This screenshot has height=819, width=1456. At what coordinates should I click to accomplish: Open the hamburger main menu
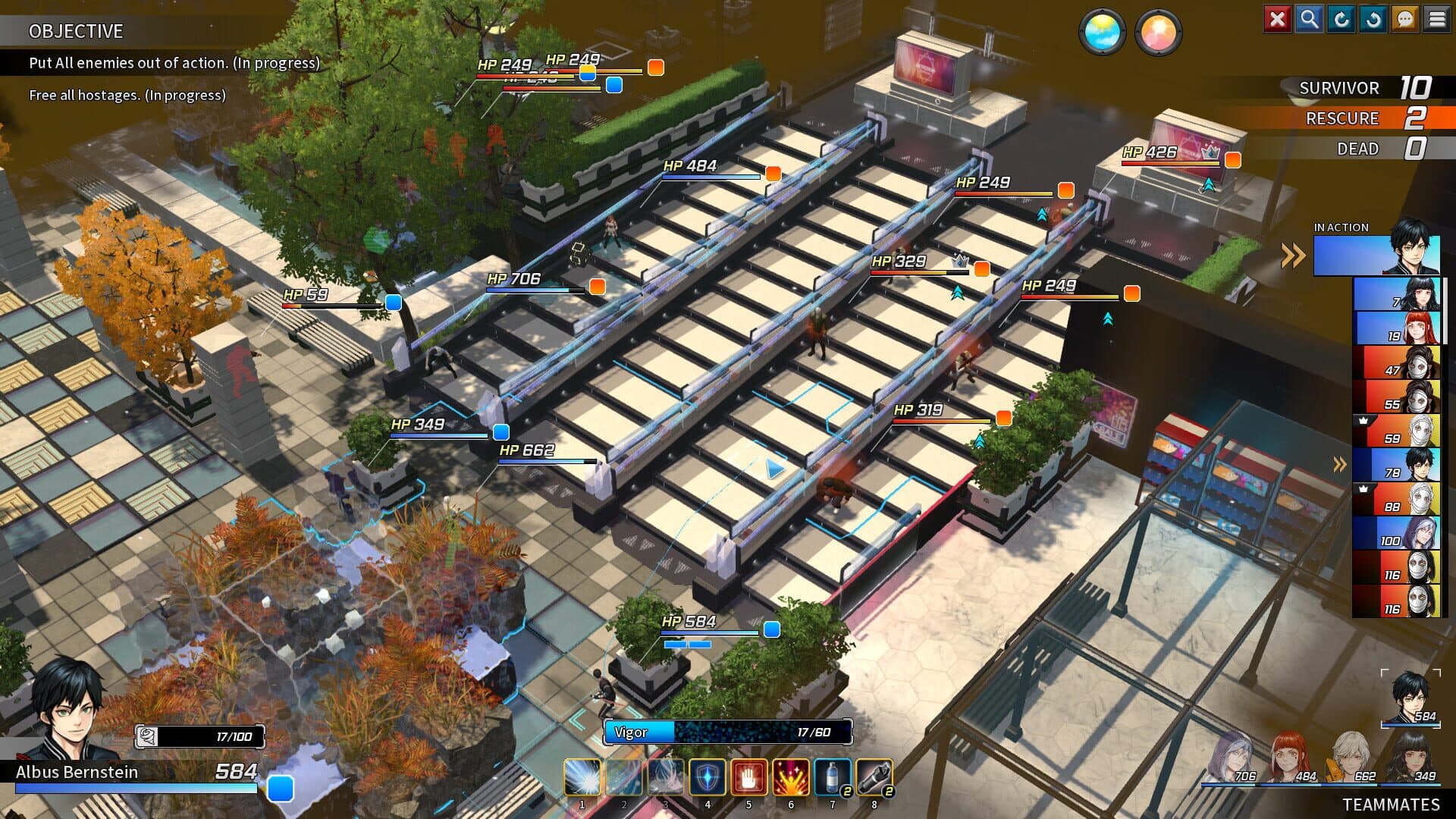click(x=1436, y=19)
